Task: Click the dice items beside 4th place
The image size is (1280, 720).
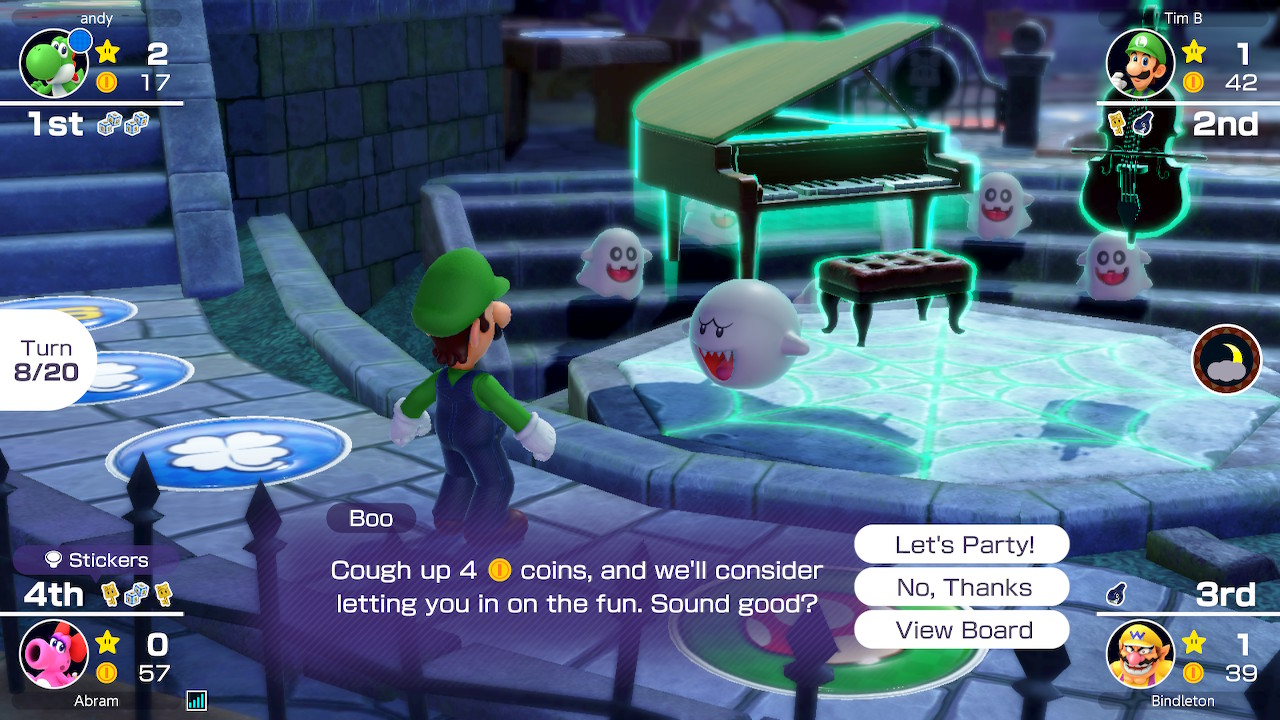Action: click(x=135, y=593)
